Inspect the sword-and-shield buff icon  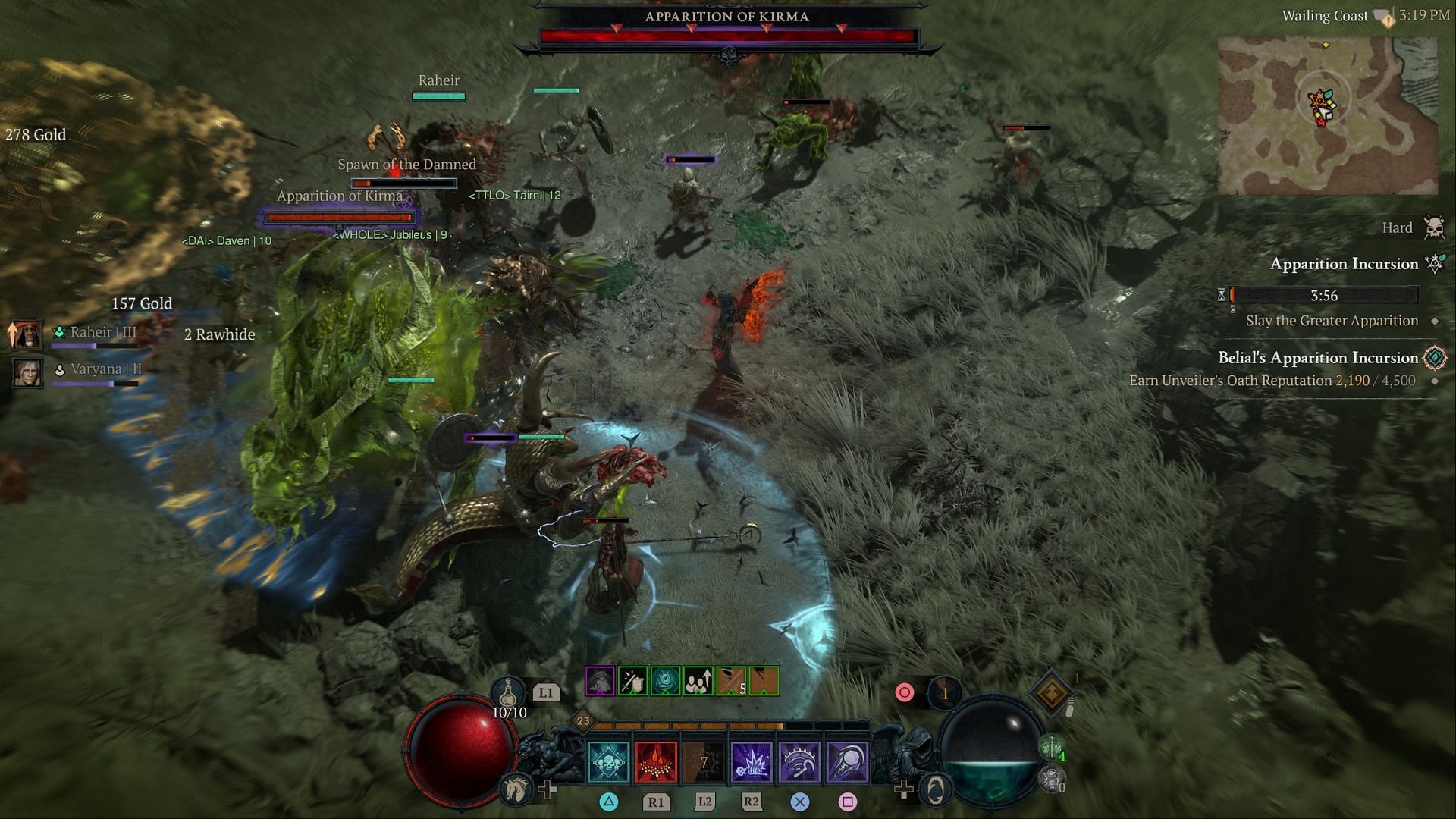pyautogui.click(x=632, y=682)
